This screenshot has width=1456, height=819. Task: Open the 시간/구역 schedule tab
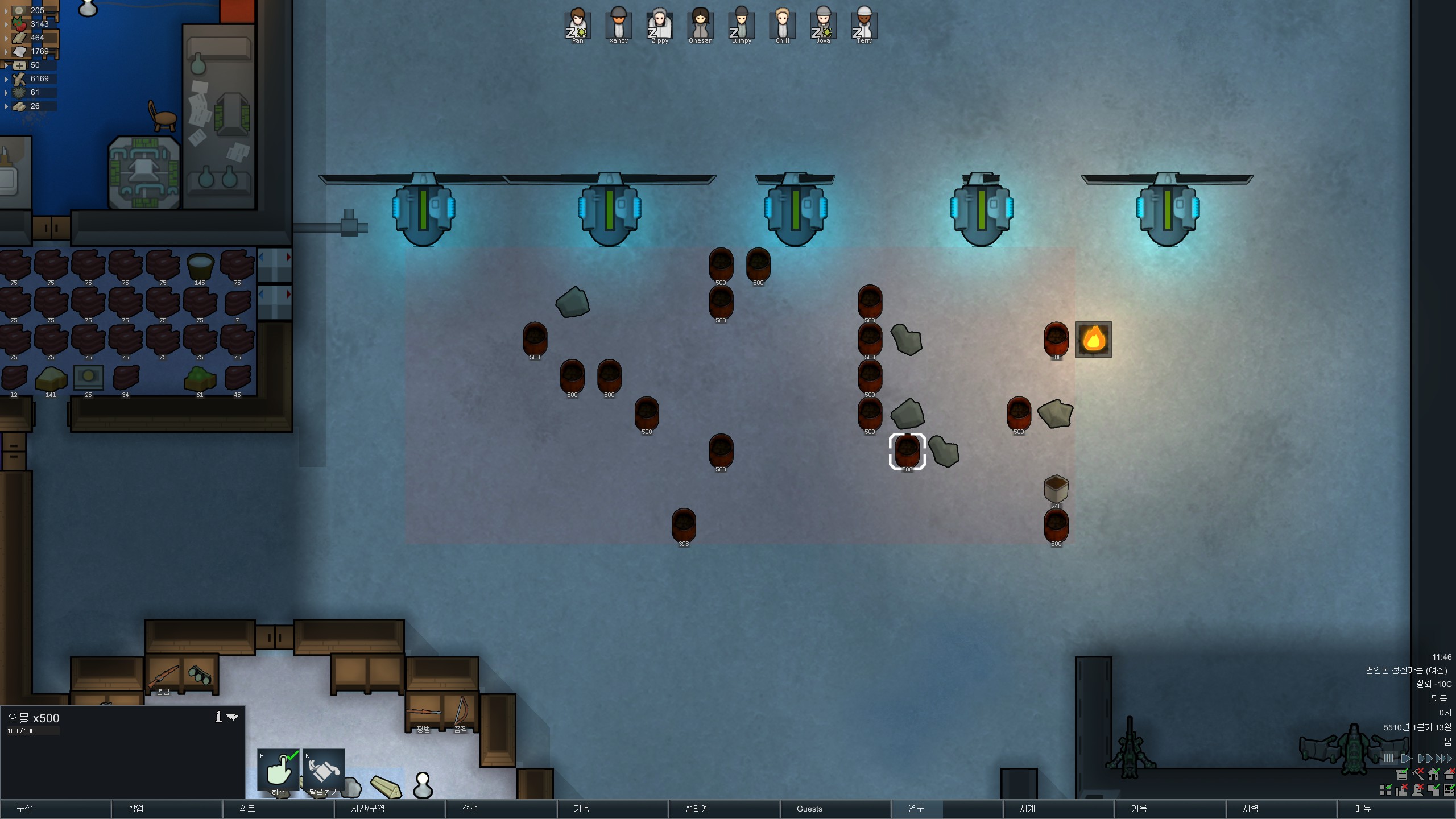pos(389,808)
